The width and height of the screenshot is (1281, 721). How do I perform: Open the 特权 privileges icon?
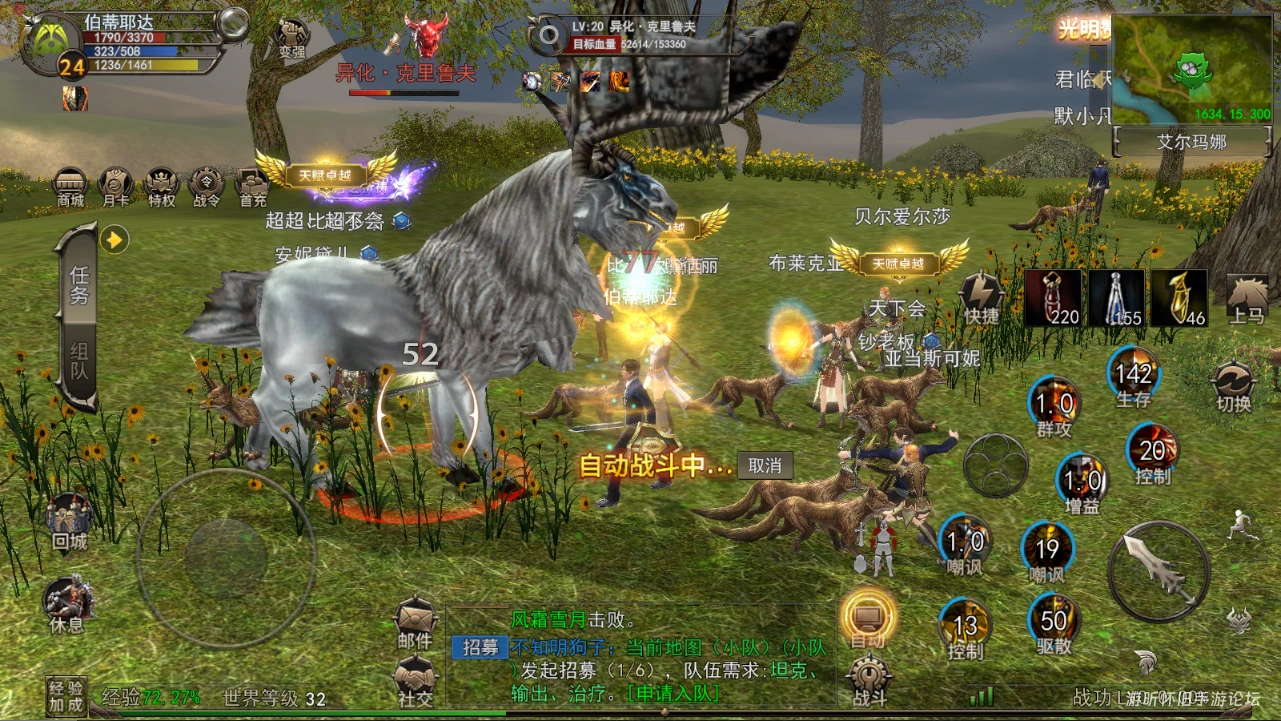[162, 186]
